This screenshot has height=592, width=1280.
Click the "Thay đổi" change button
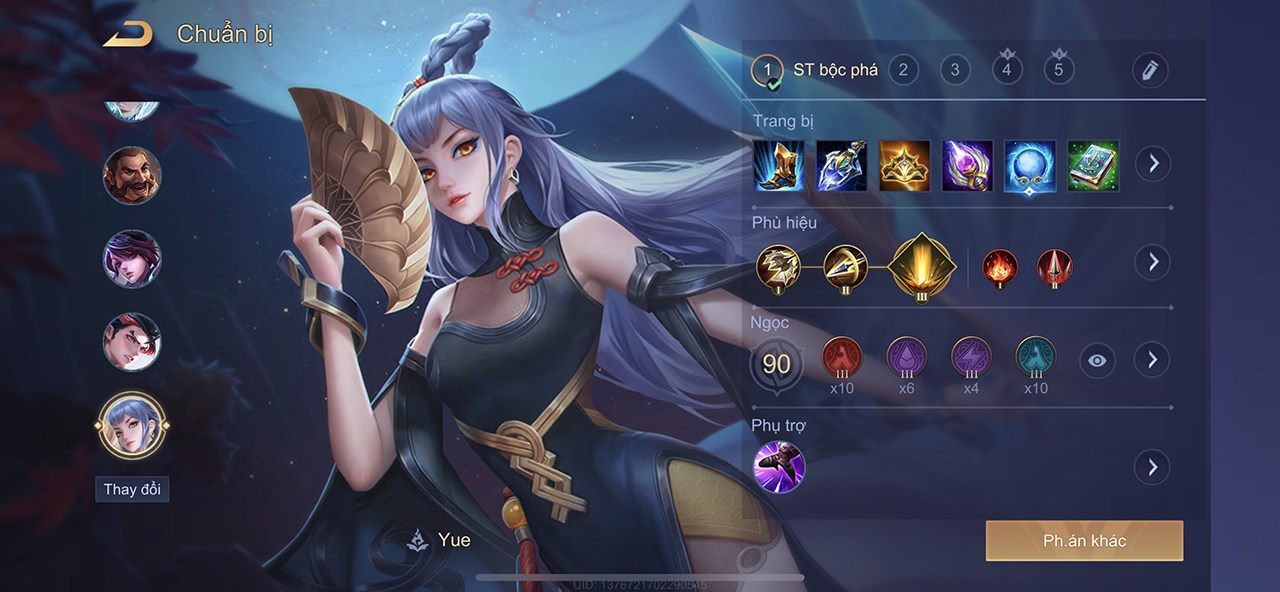(132, 489)
